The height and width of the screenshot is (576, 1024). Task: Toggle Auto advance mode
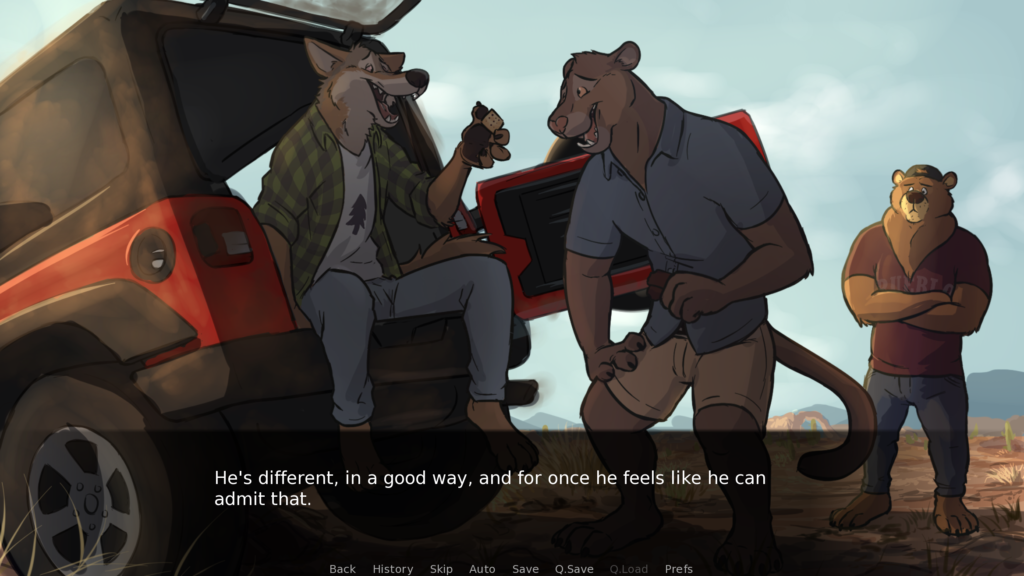point(482,569)
